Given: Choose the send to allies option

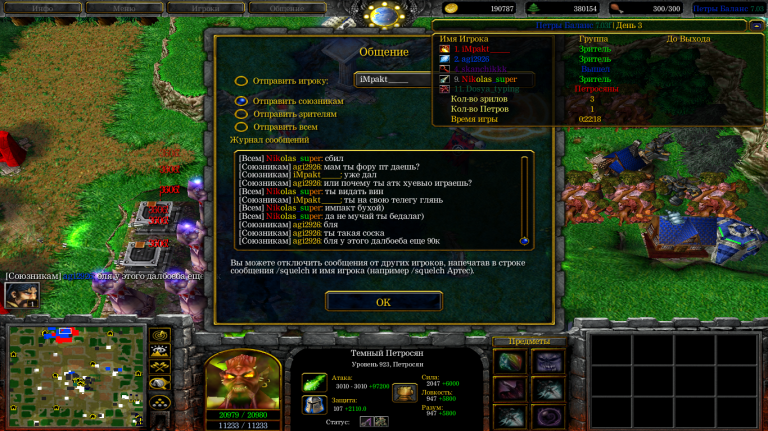Looking at the screenshot, I should (241, 101).
